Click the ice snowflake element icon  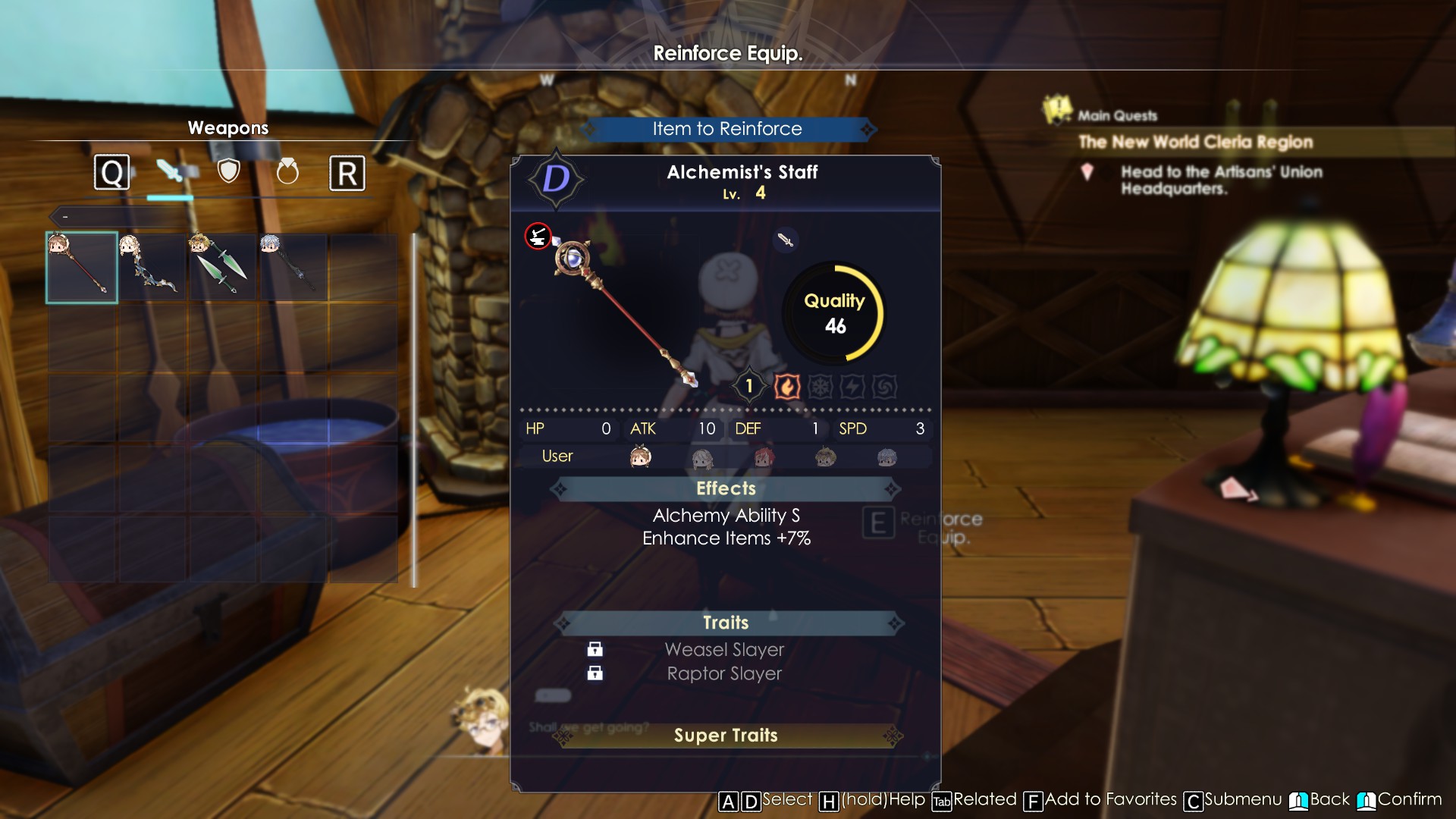pyautogui.click(x=820, y=387)
